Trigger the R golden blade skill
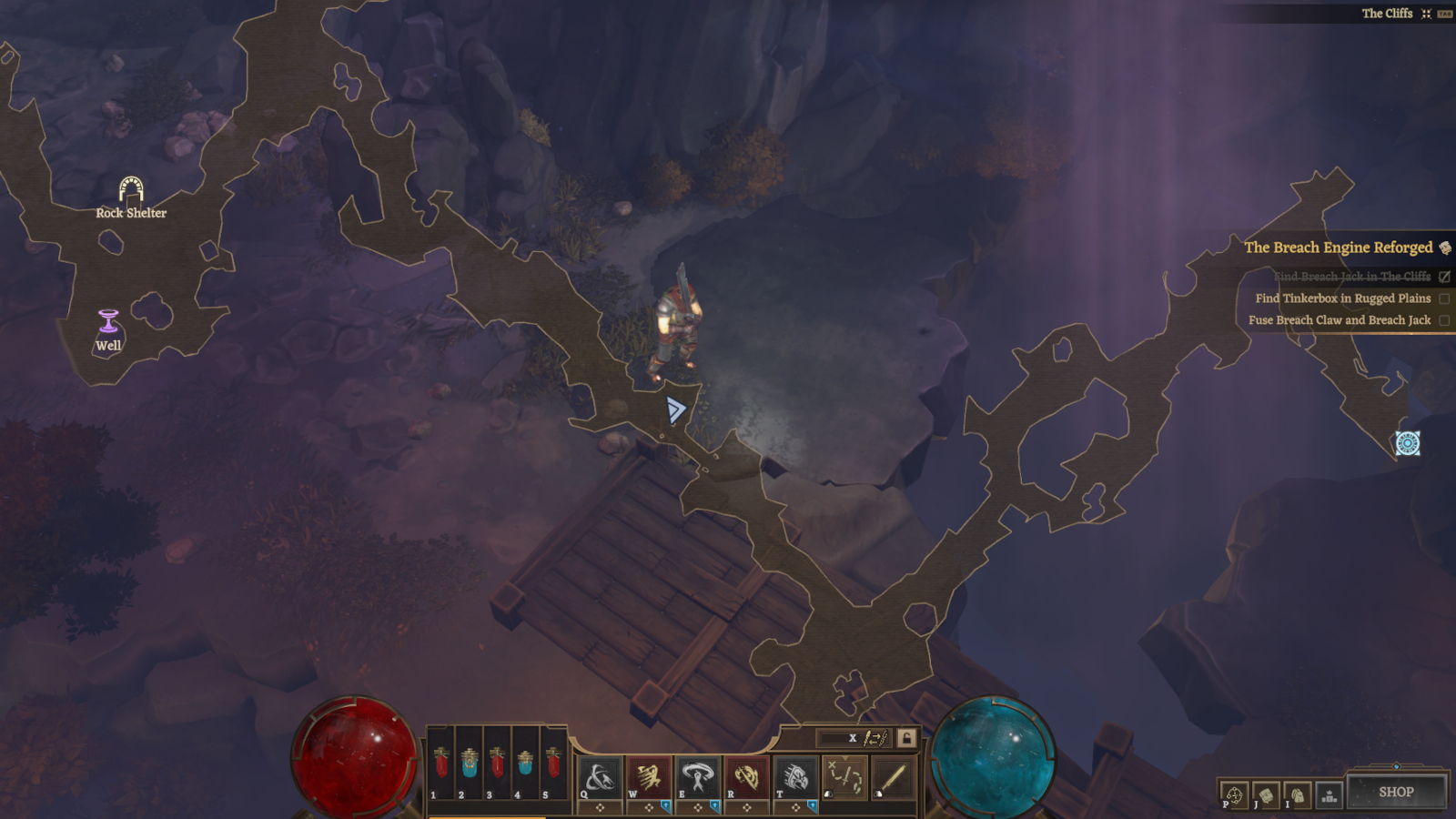This screenshot has height=819, width=1456. click(x=745, y=777)
